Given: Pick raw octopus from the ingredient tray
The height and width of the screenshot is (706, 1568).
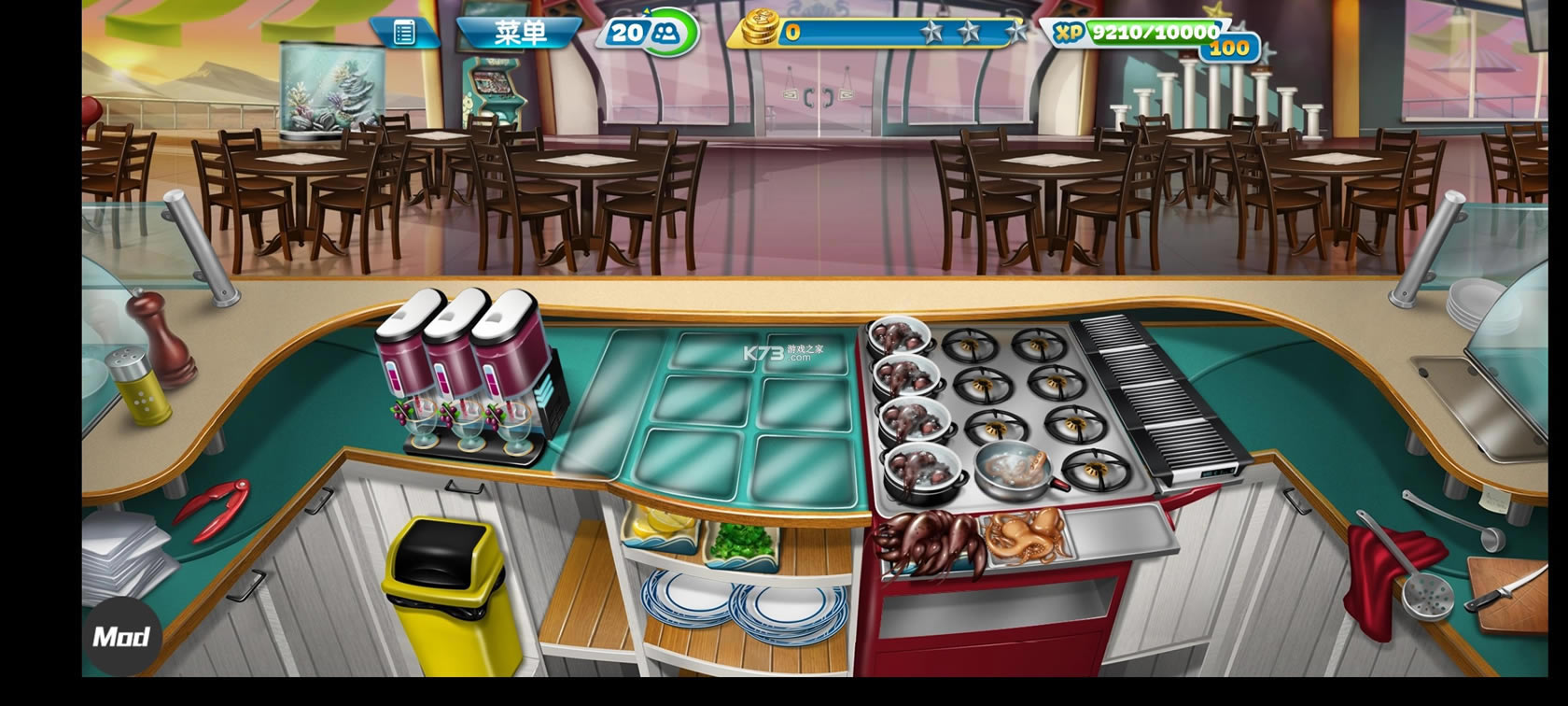Looking at the screenshot, I should tap(1024, 536).
